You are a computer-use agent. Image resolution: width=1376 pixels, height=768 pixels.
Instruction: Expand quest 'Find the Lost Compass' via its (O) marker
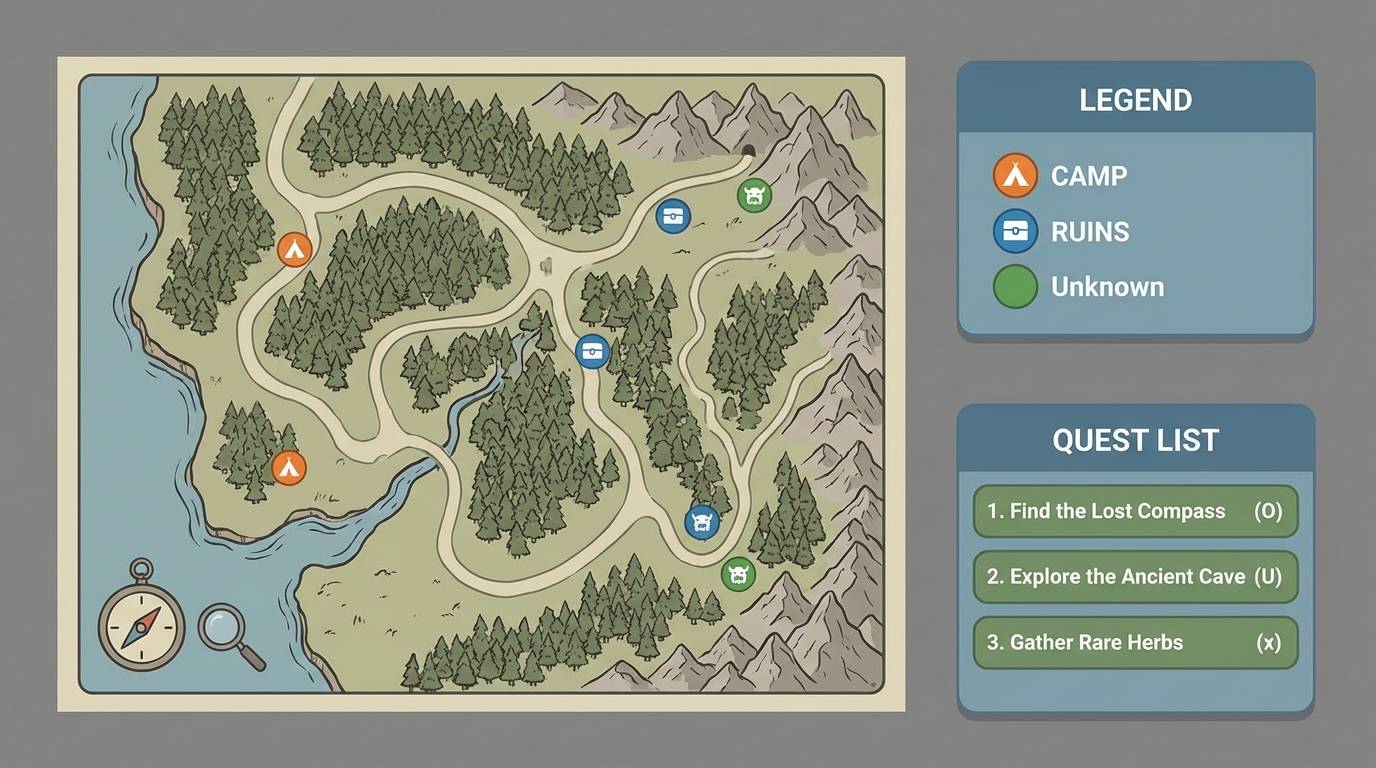pos(1268,511)
